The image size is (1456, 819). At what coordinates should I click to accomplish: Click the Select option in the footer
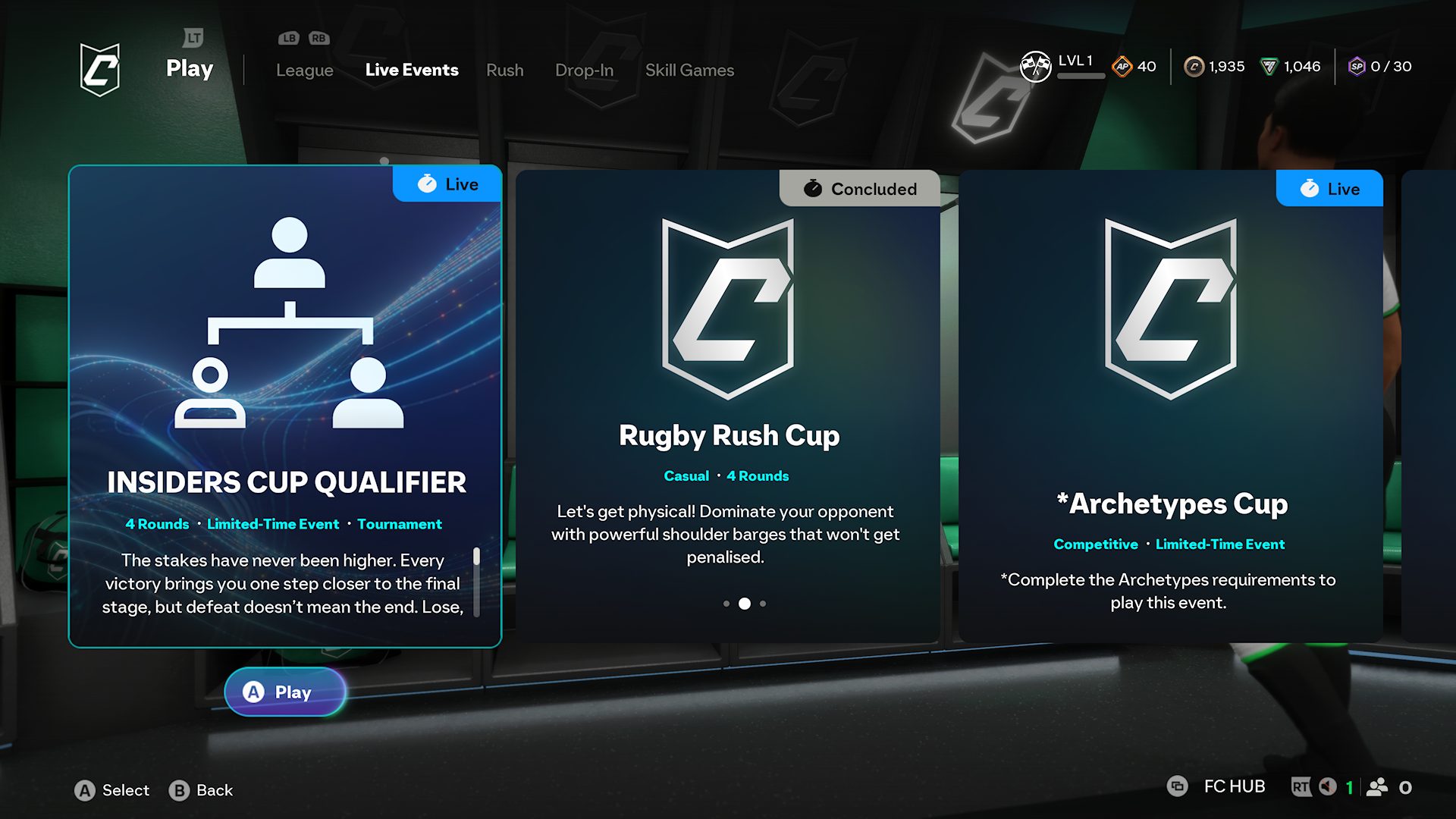[x=112, y=790]
